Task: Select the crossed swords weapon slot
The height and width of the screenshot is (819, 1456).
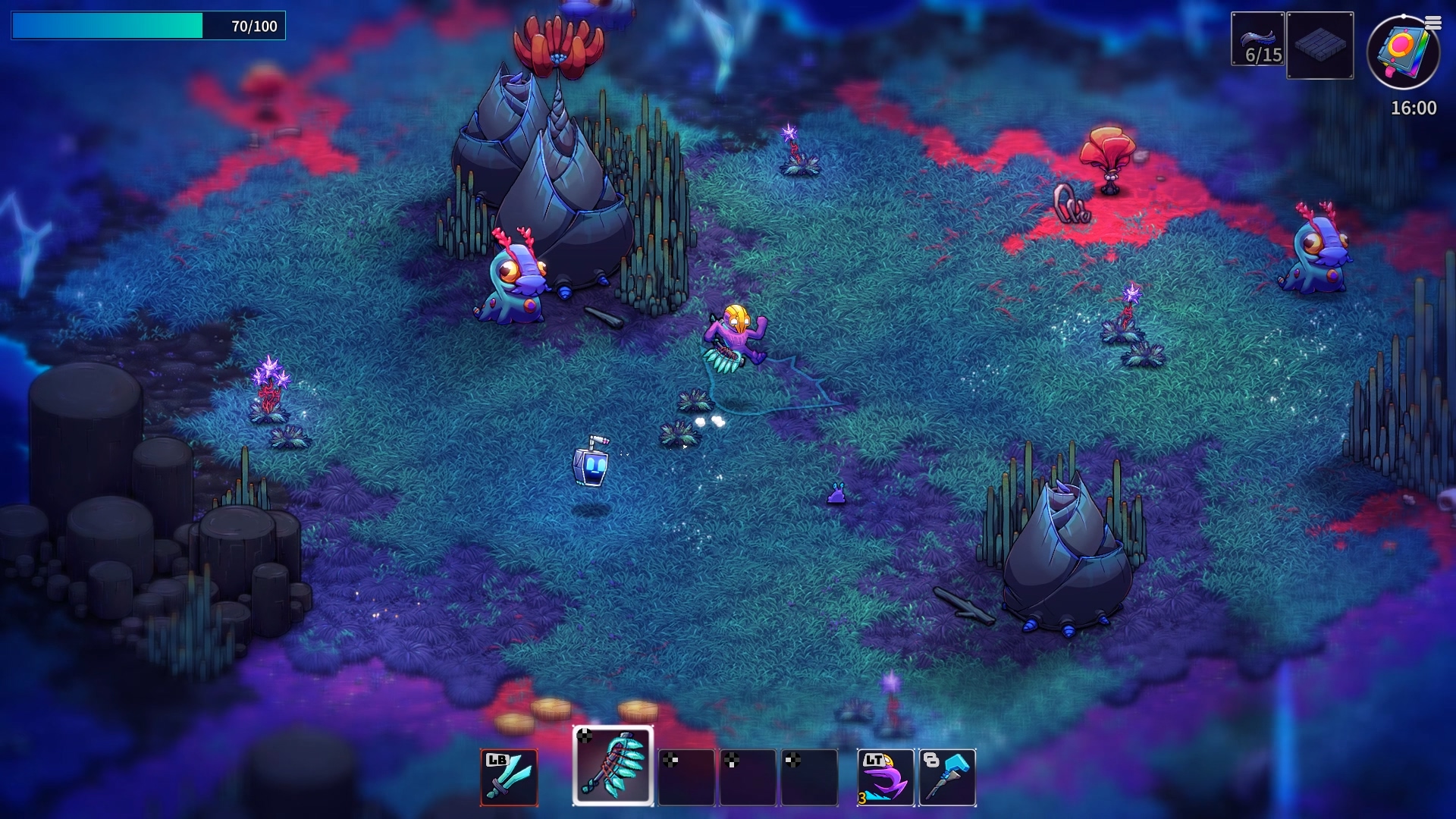Action: click(509, 777)
